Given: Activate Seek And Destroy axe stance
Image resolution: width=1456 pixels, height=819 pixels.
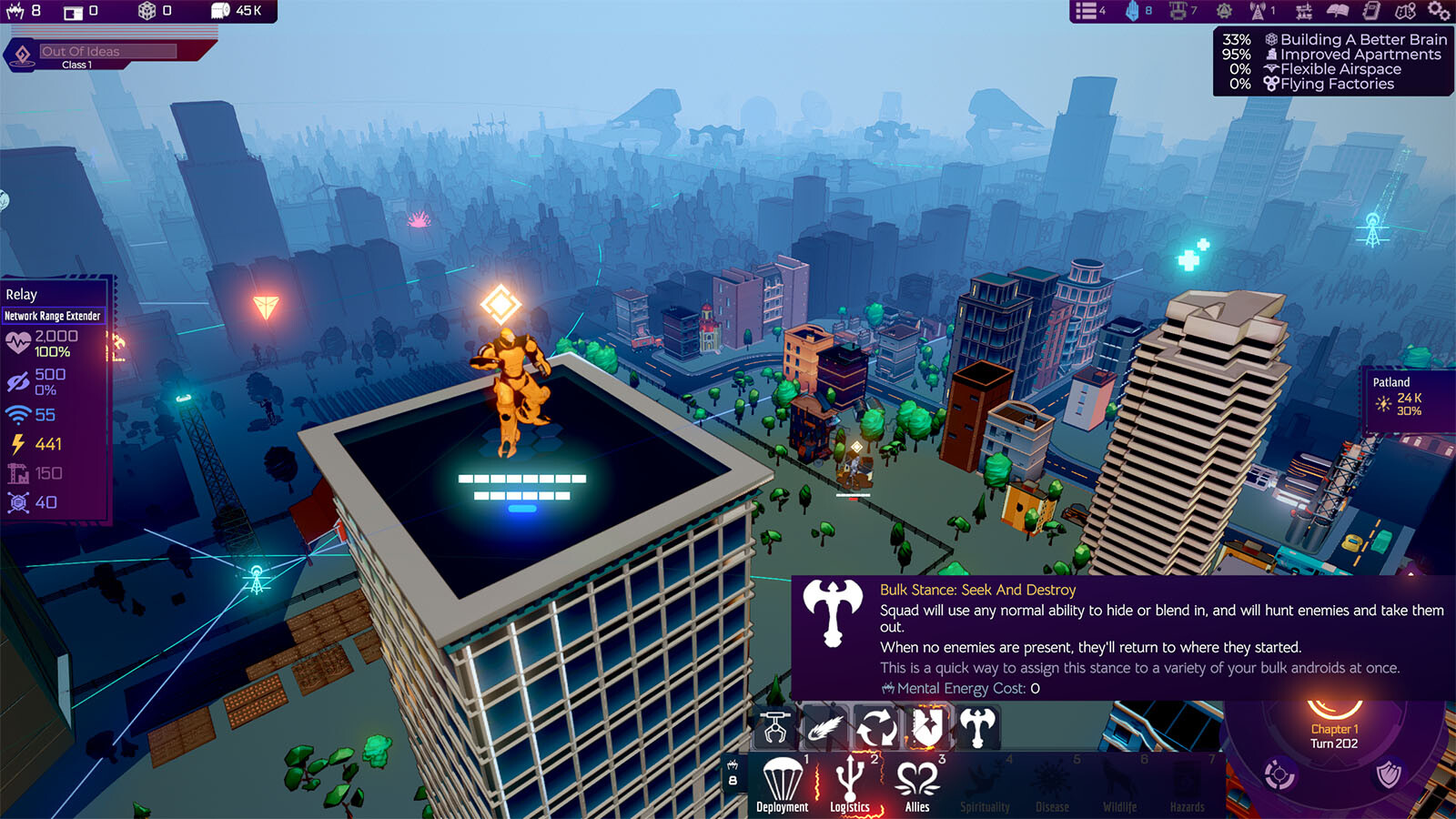Looking at the screenshot, I should coord(976,727).
